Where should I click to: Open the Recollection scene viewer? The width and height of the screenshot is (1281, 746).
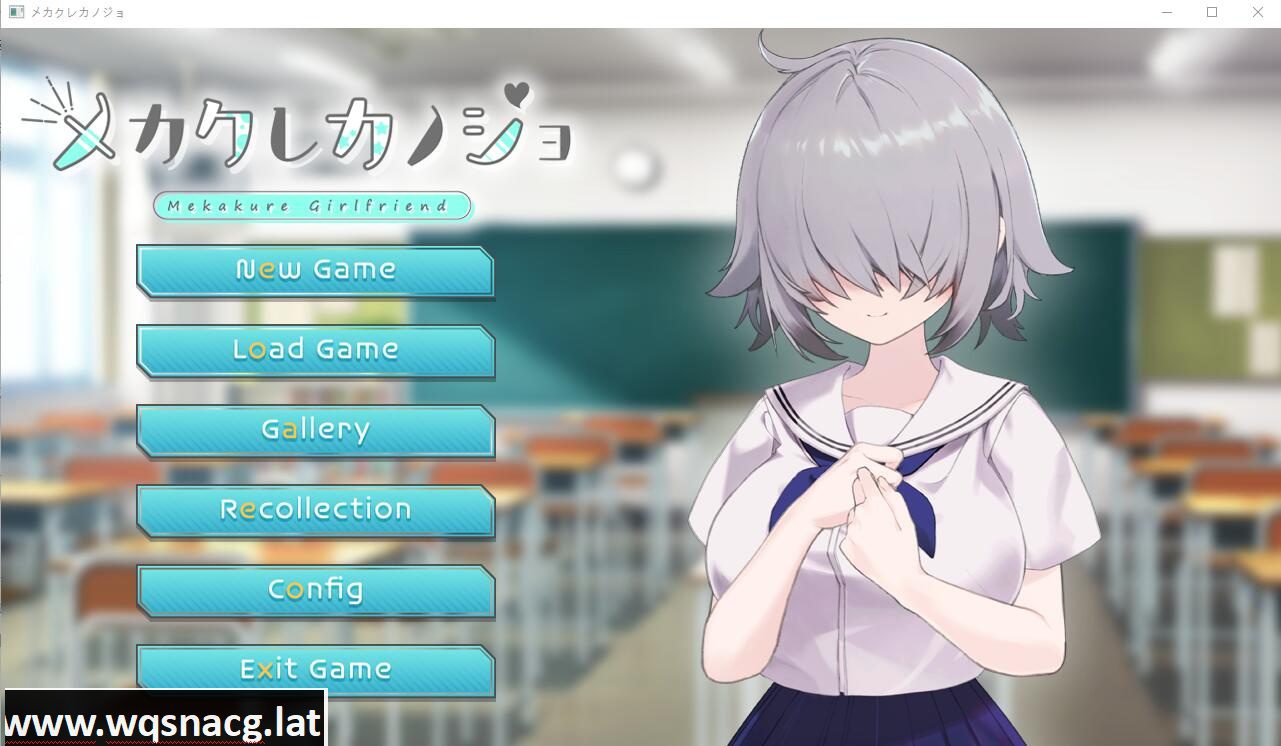point(315,509)
